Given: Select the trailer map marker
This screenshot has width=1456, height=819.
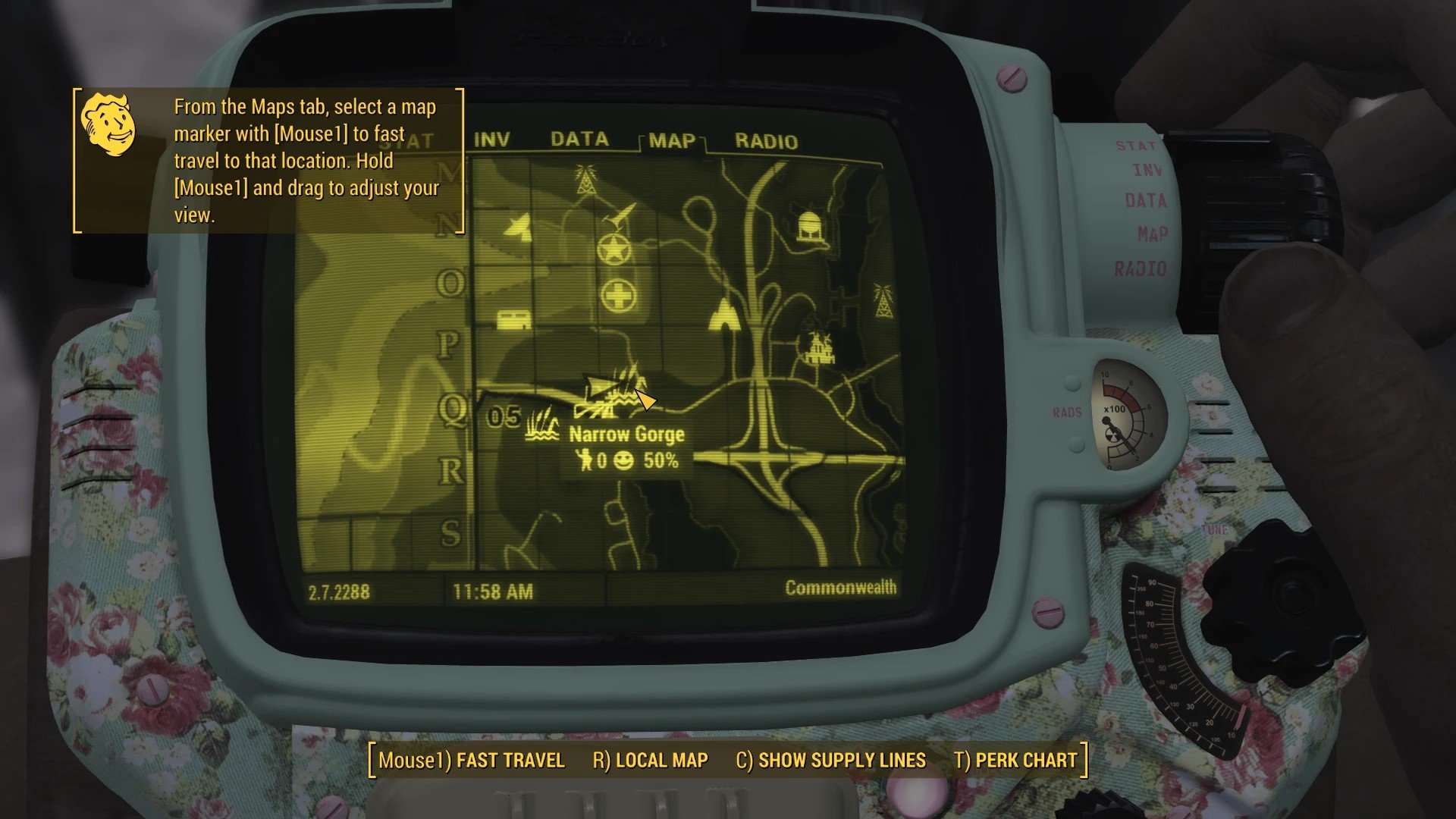Looking at the screenshot, I should coord(513,320).
